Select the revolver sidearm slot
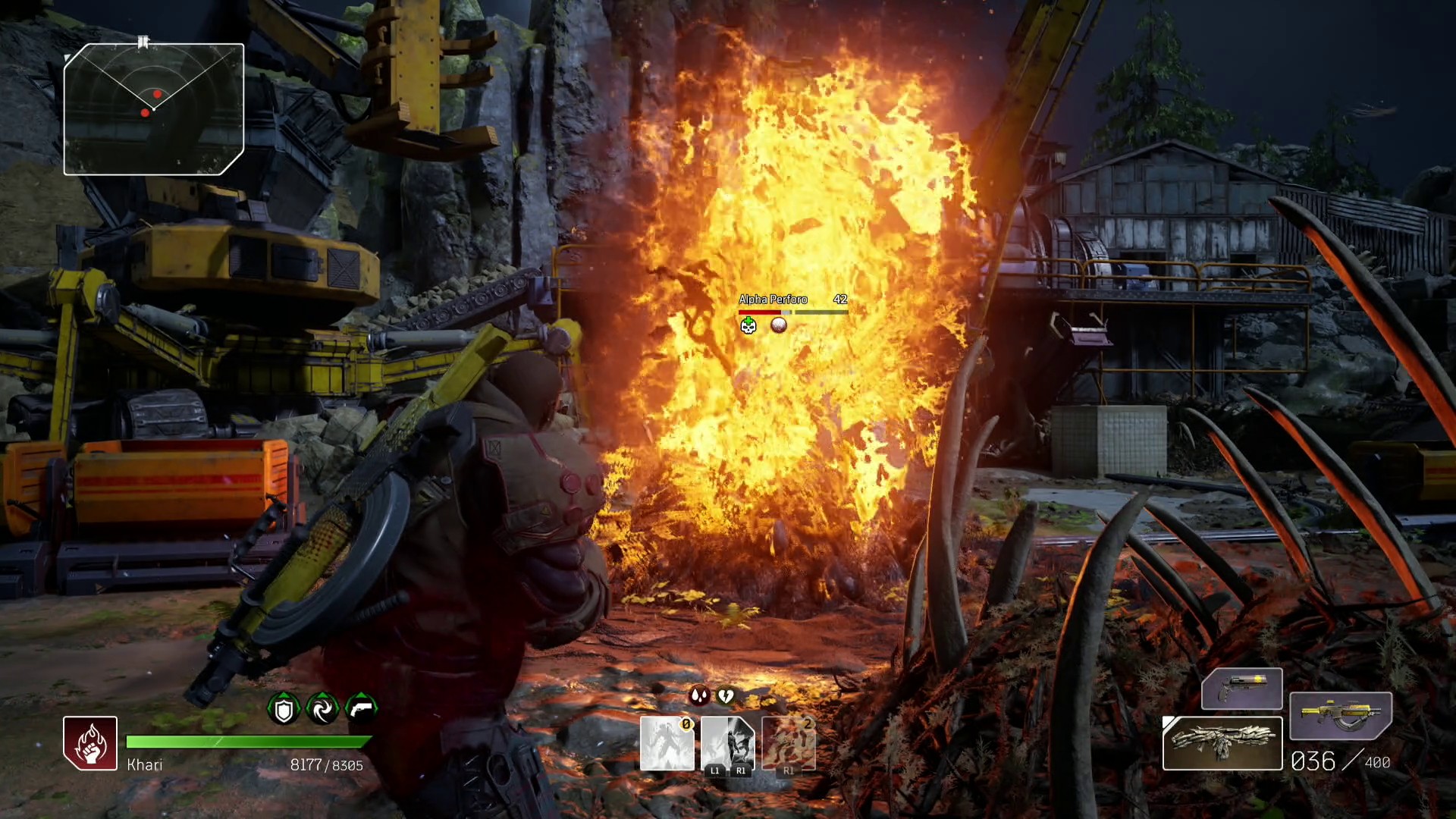 tap(1241, 689)
